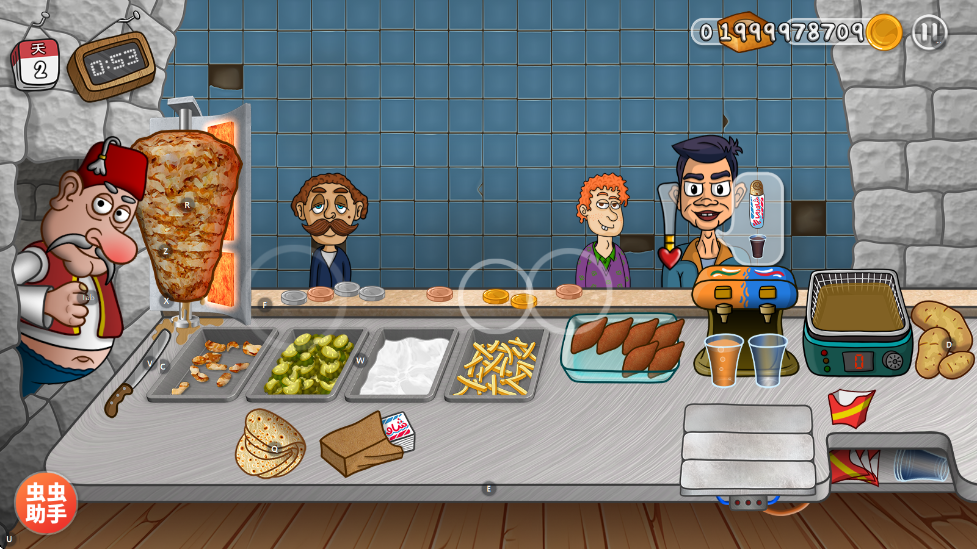Pause the game with the round pause button
Screen dimensions: 977x549
(929, 32)
